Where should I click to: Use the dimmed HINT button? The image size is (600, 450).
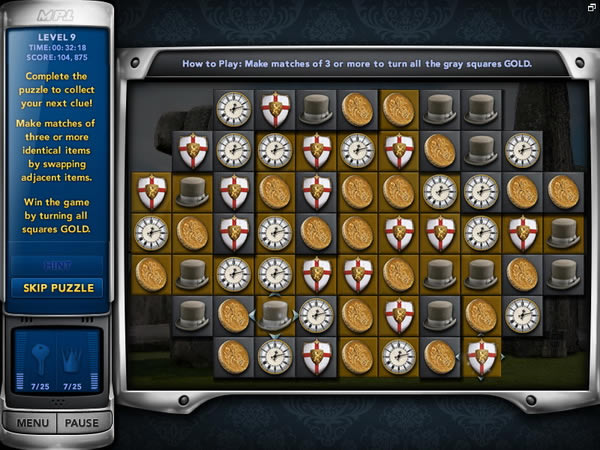click(57, 265)
